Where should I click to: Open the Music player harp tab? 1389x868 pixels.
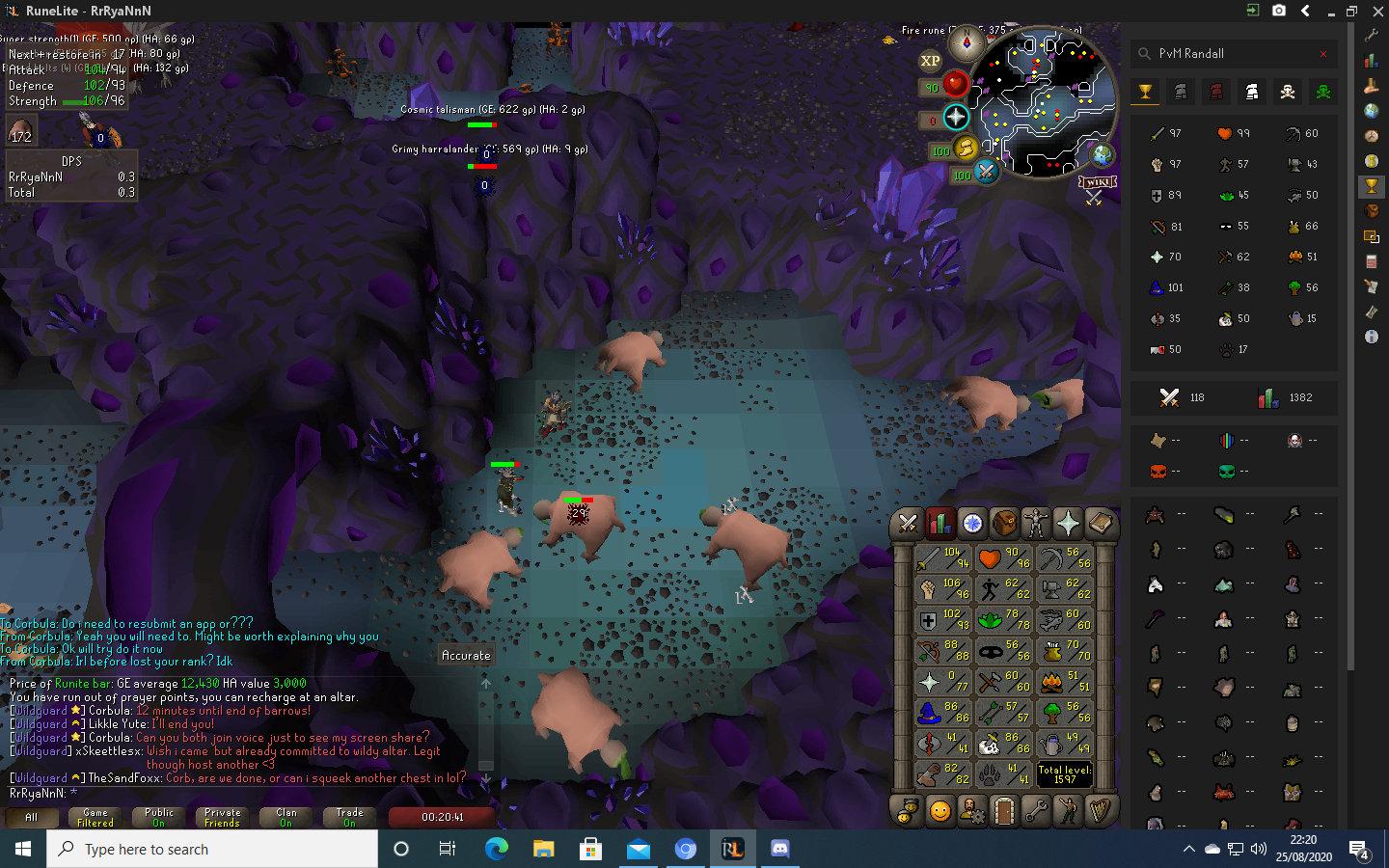pyautogui.click(x=1100, y=811)
